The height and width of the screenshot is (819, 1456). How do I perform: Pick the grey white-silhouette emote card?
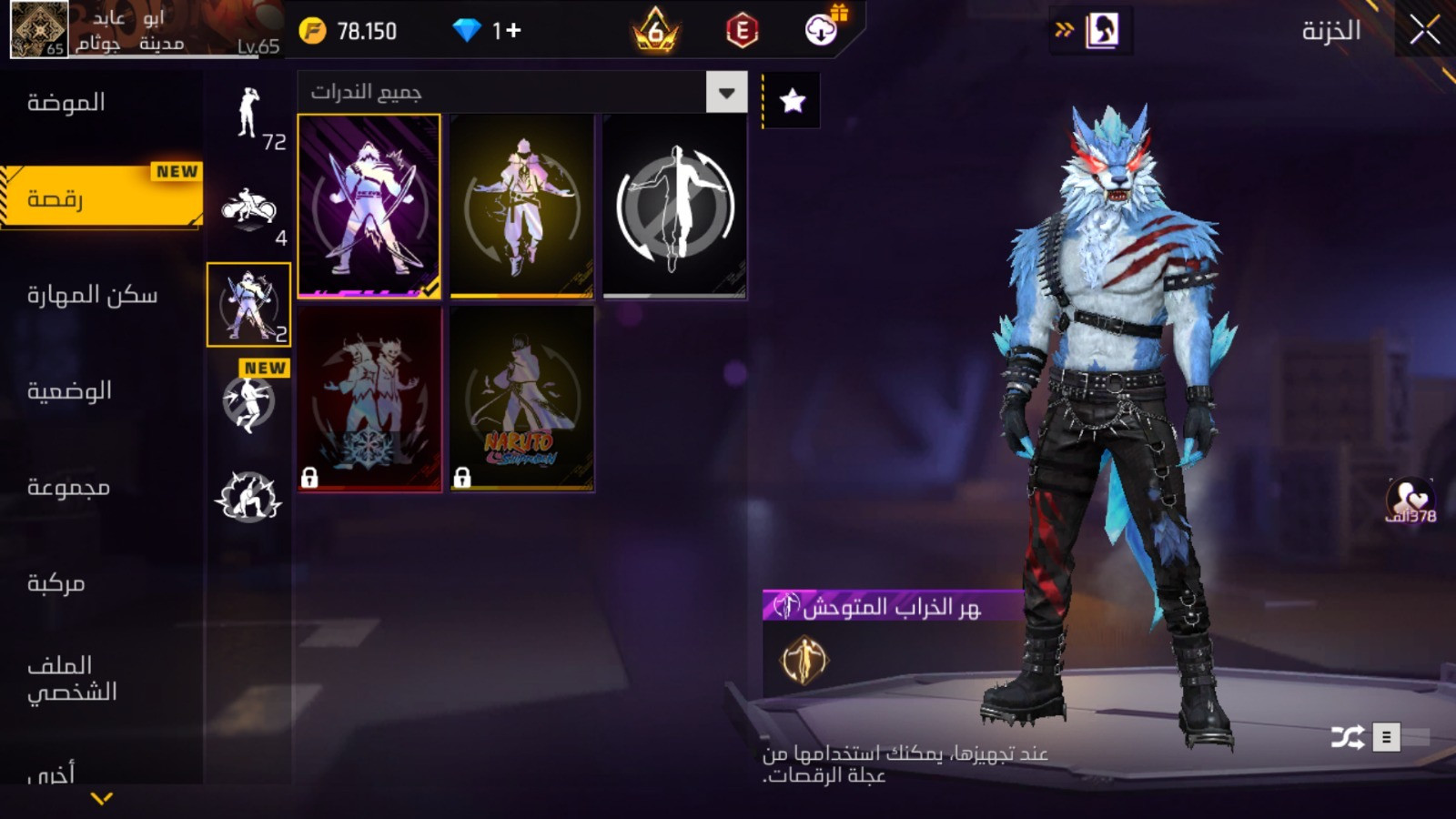pos(674,206)
